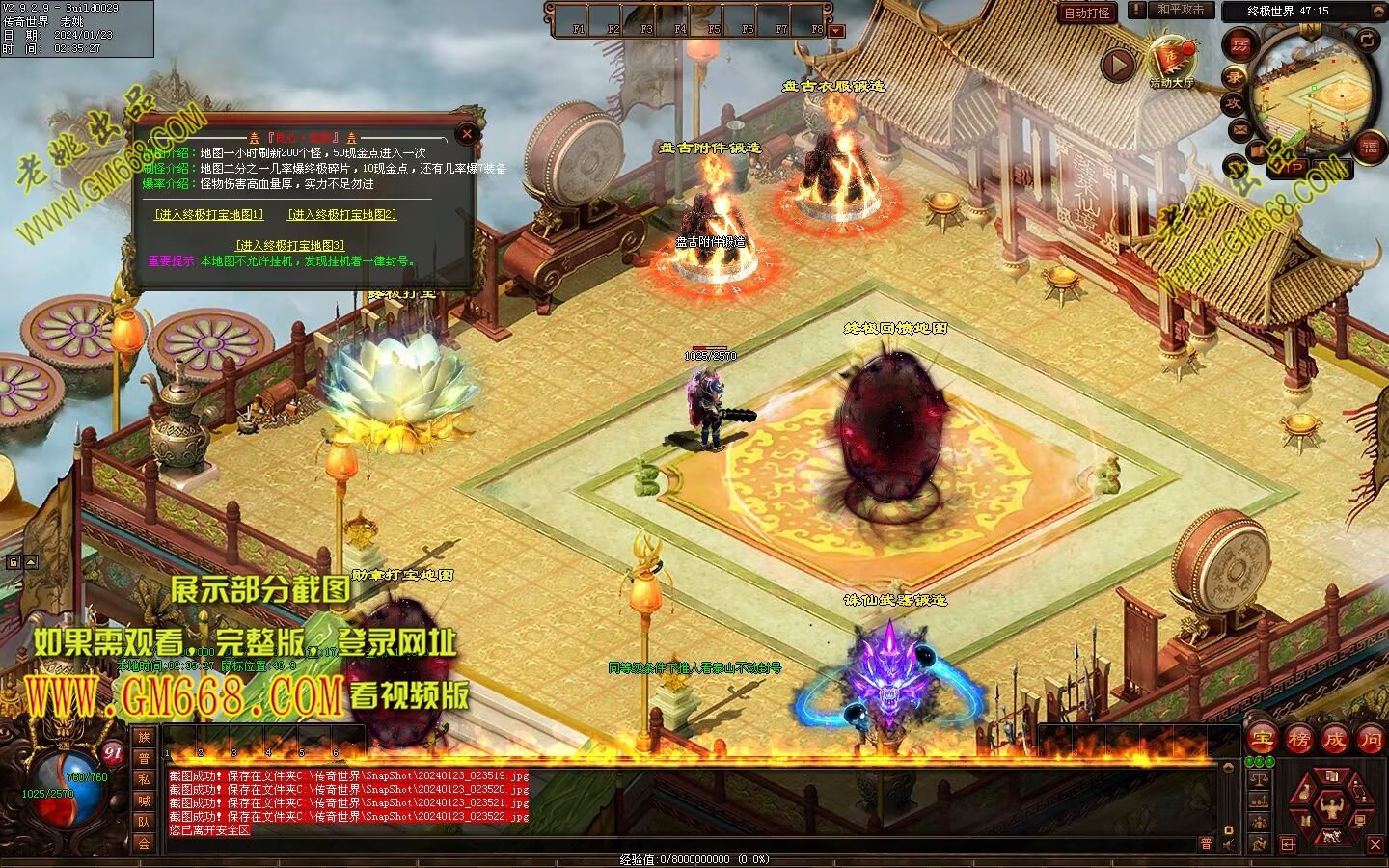Open the 宝 treasure shop button

tap(1262, 740)
